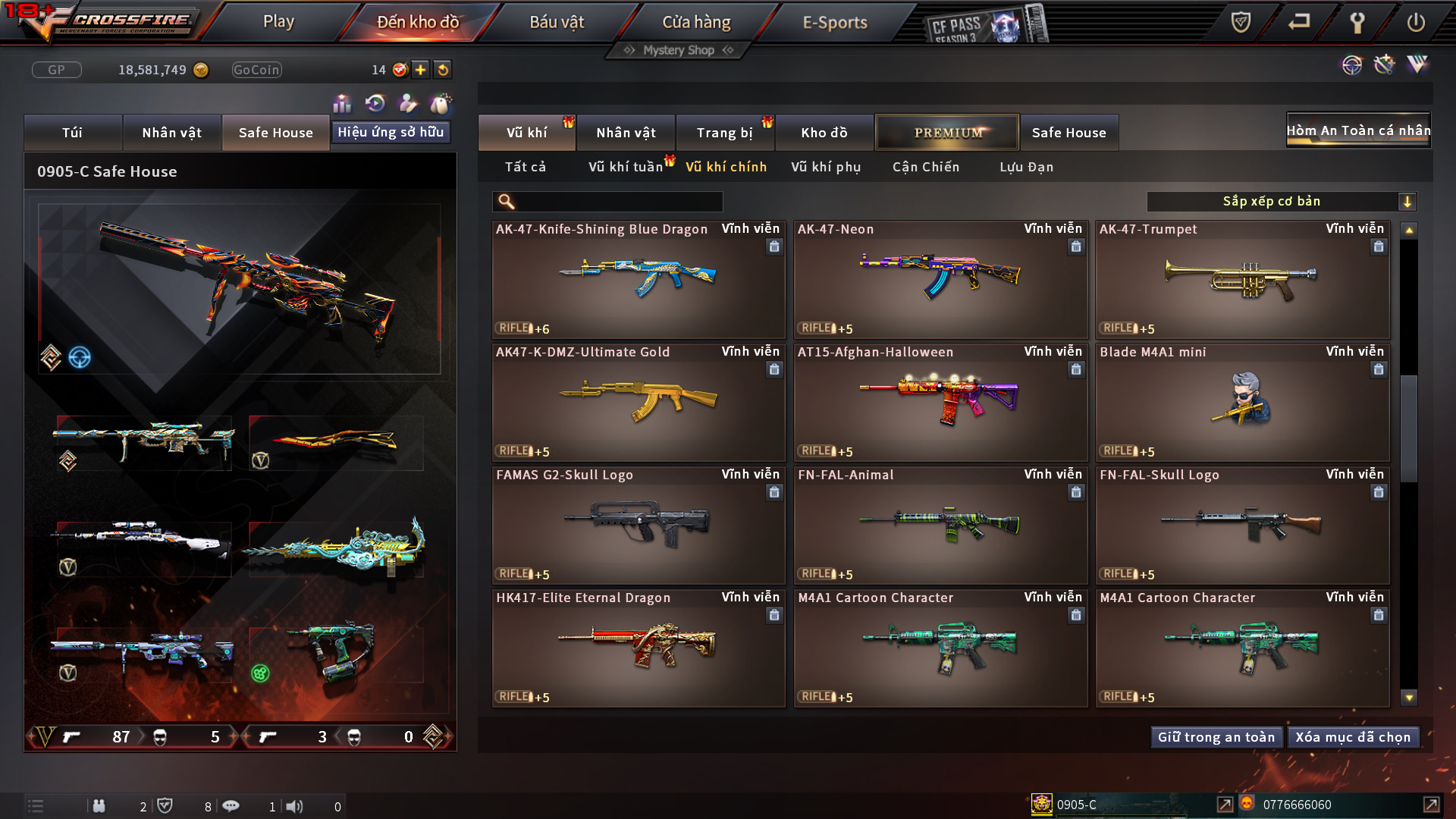Add GoCoin with the plus button
1456x819 pixels.
click(x=420, y=70)
